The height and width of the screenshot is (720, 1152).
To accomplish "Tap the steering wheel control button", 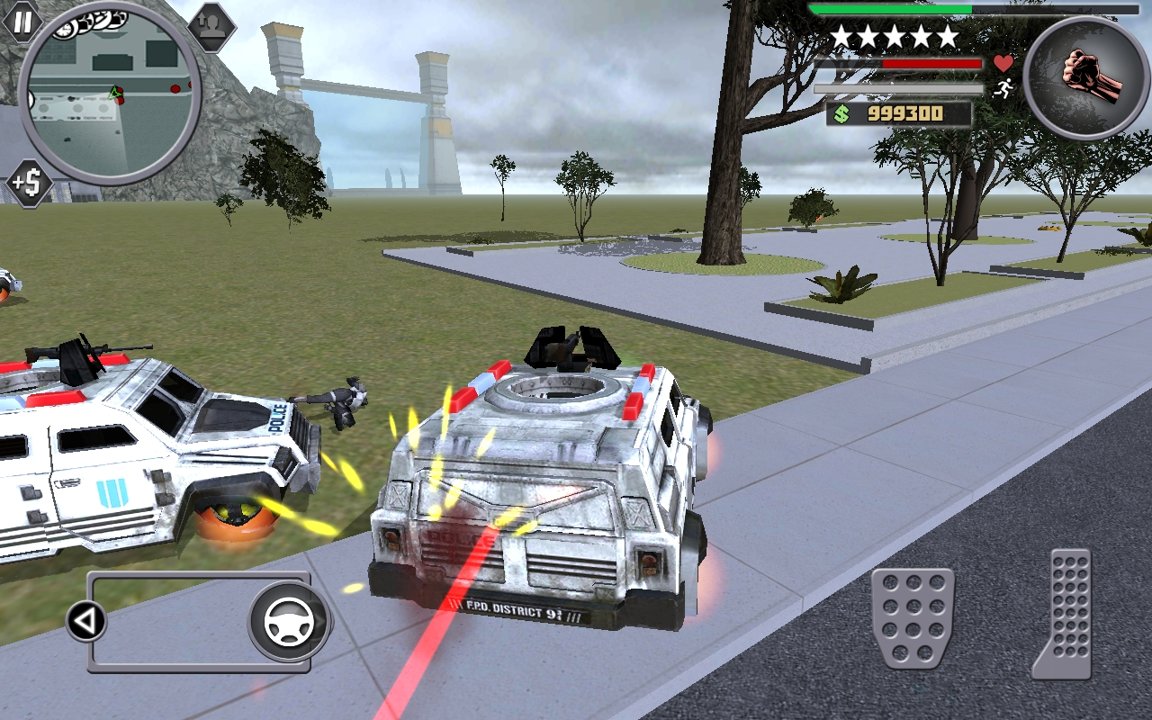I will click(x=289, y=621).
